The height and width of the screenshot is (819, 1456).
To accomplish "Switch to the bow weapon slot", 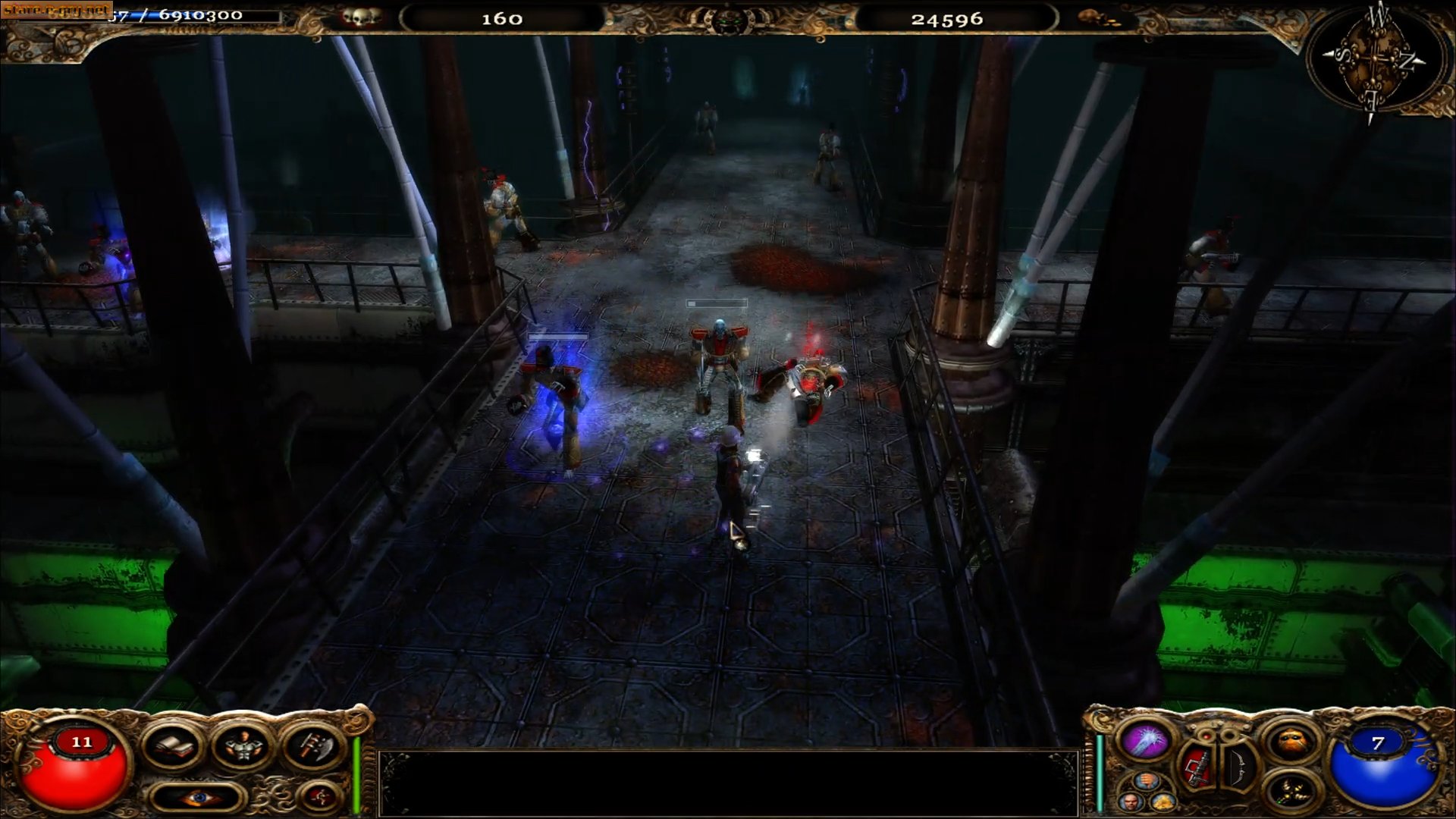I will [x=1237, y=767].
